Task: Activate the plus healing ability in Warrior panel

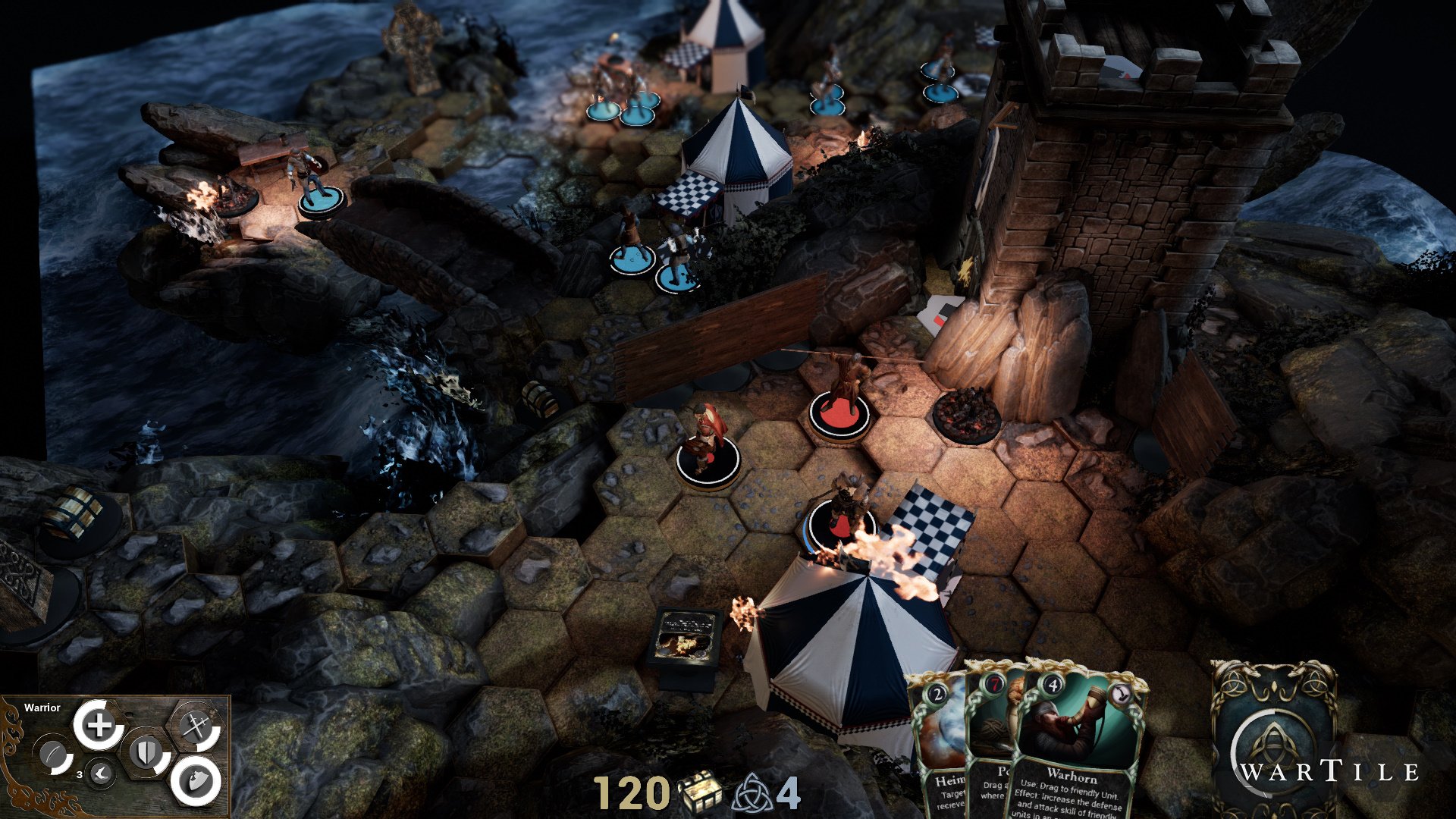Action: click(99, 724)
